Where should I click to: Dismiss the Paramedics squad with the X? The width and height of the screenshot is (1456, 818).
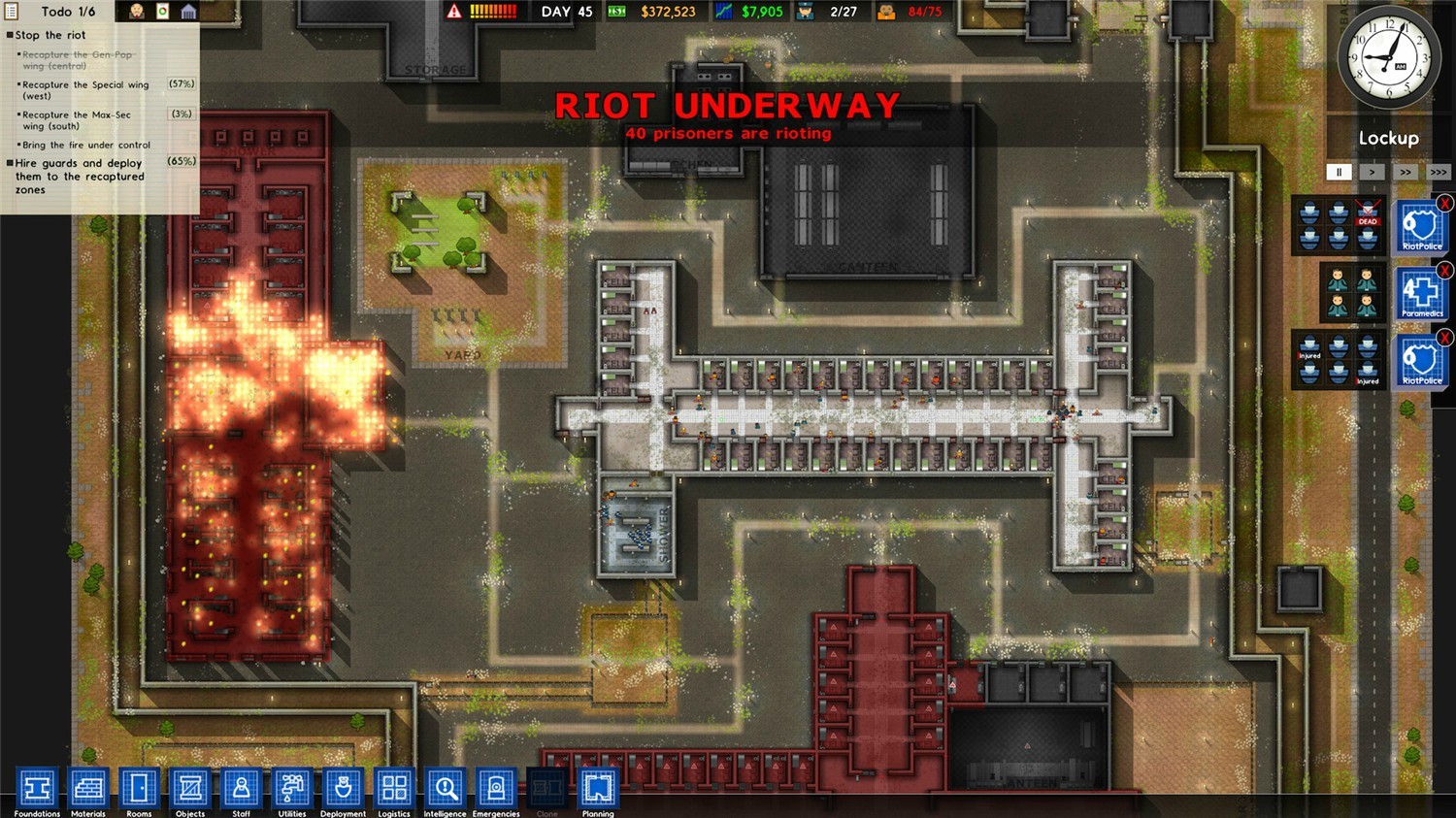coord(1446,271)
